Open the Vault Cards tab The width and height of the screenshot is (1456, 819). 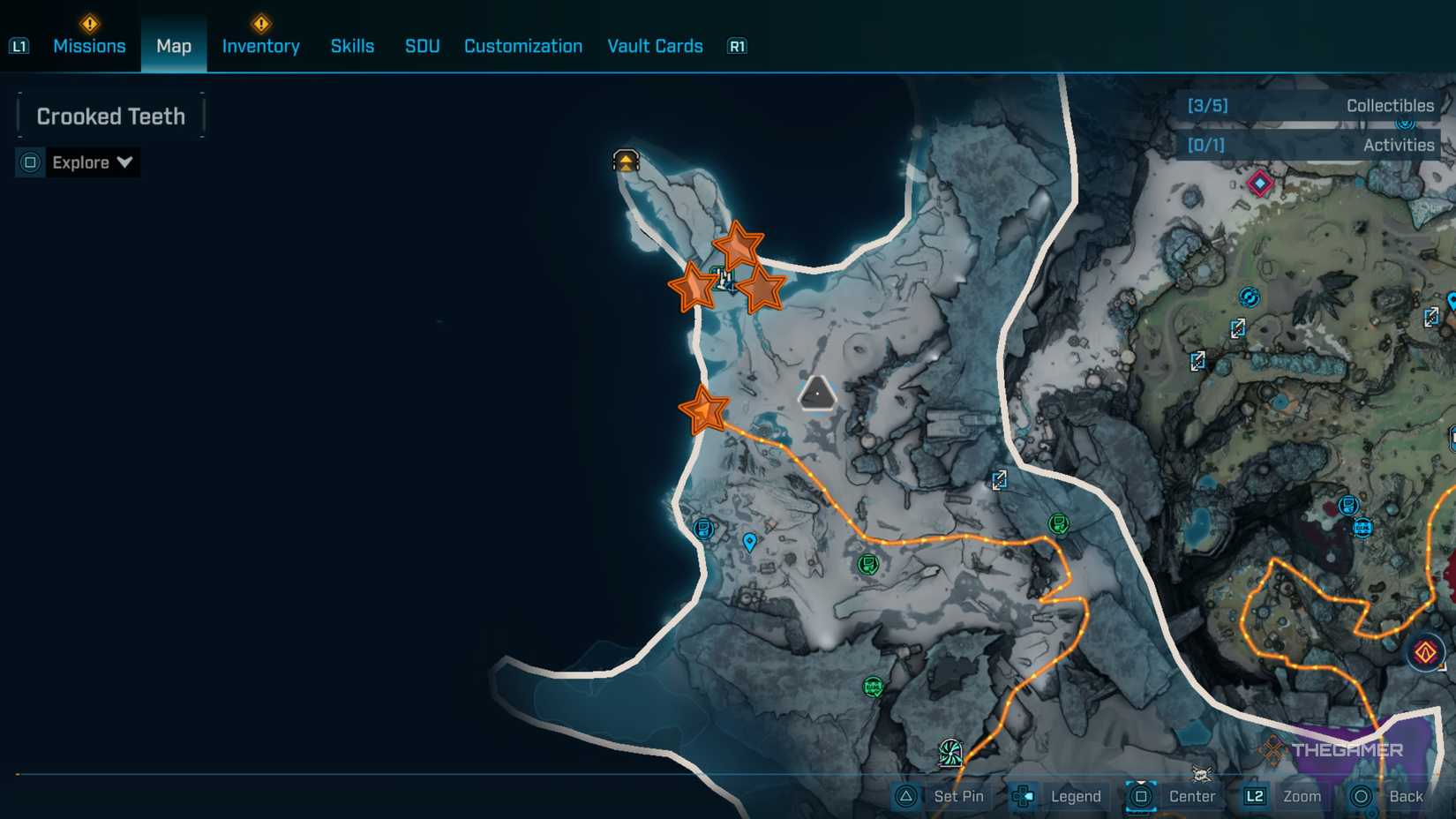(x=655, y=46)
